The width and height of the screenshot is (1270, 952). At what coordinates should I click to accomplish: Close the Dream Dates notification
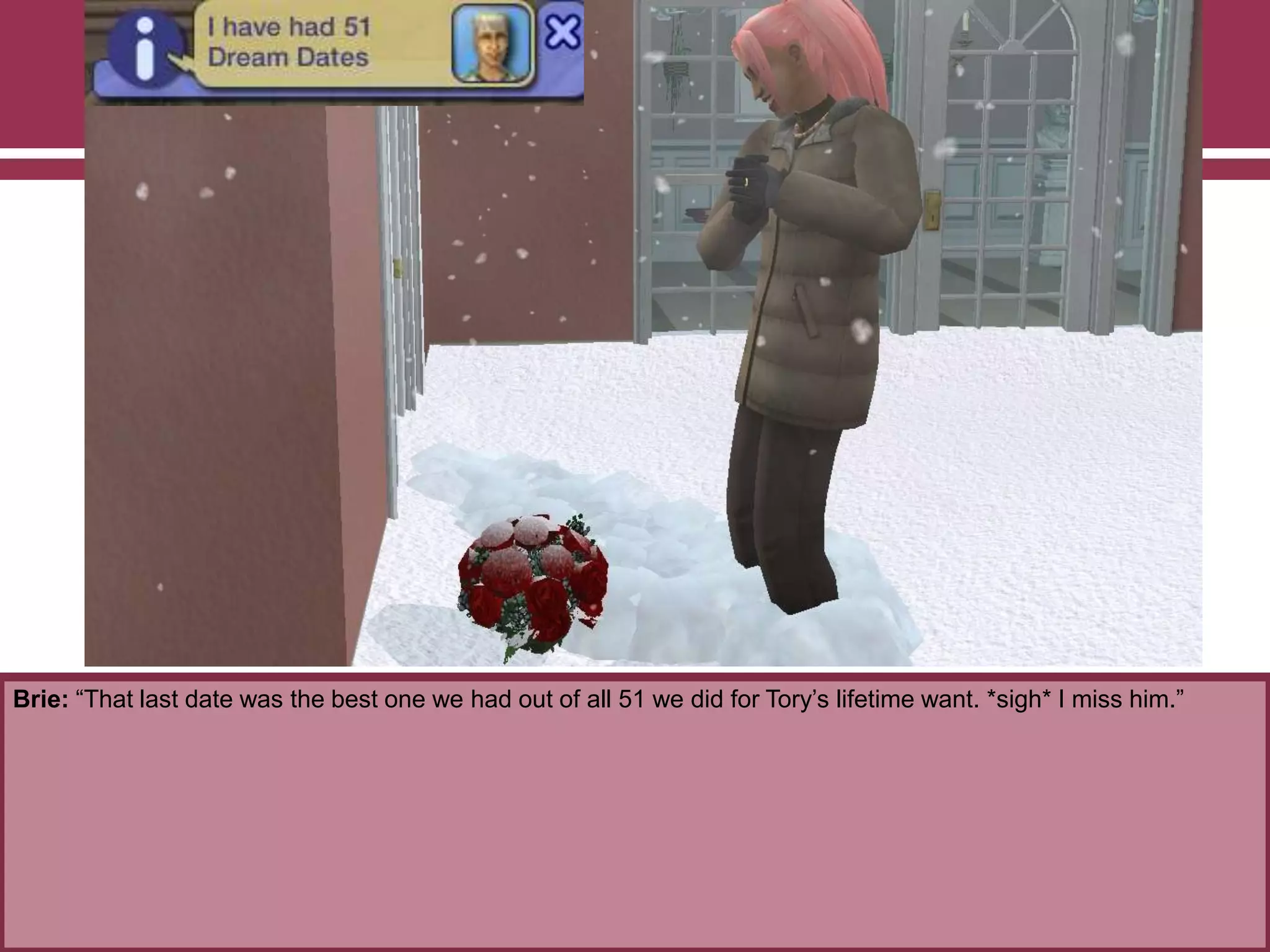pos(562,32)
